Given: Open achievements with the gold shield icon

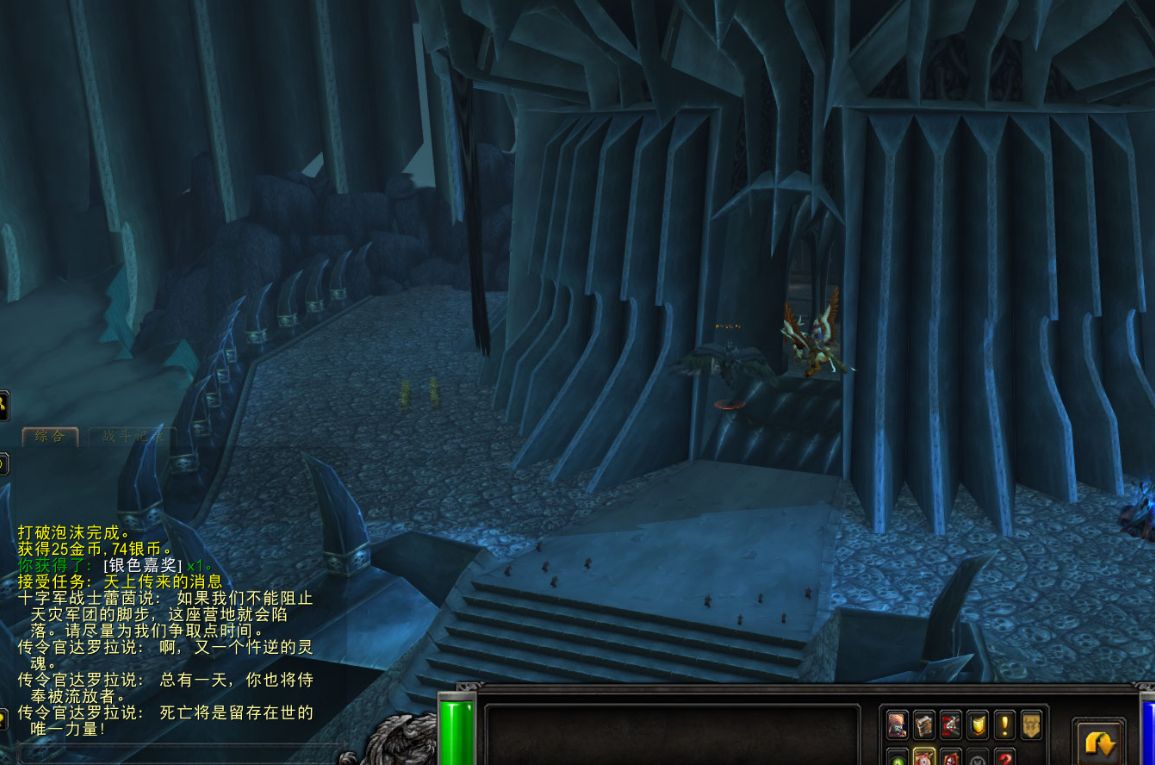Looking at the screenshot, I should click(978, 725).
